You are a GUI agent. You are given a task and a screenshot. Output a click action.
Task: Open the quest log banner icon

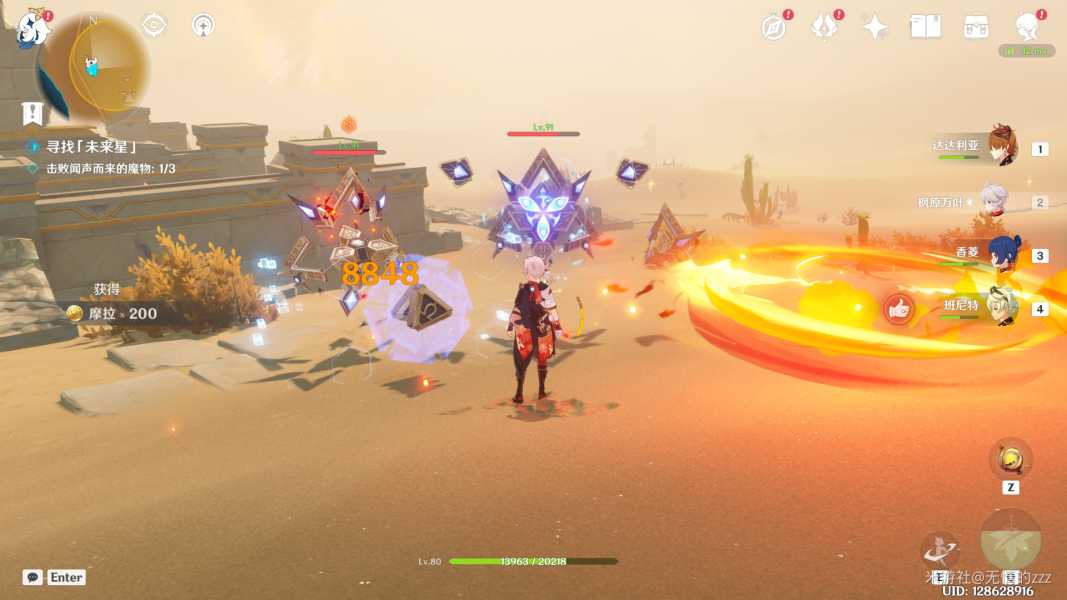click(33, 113)
